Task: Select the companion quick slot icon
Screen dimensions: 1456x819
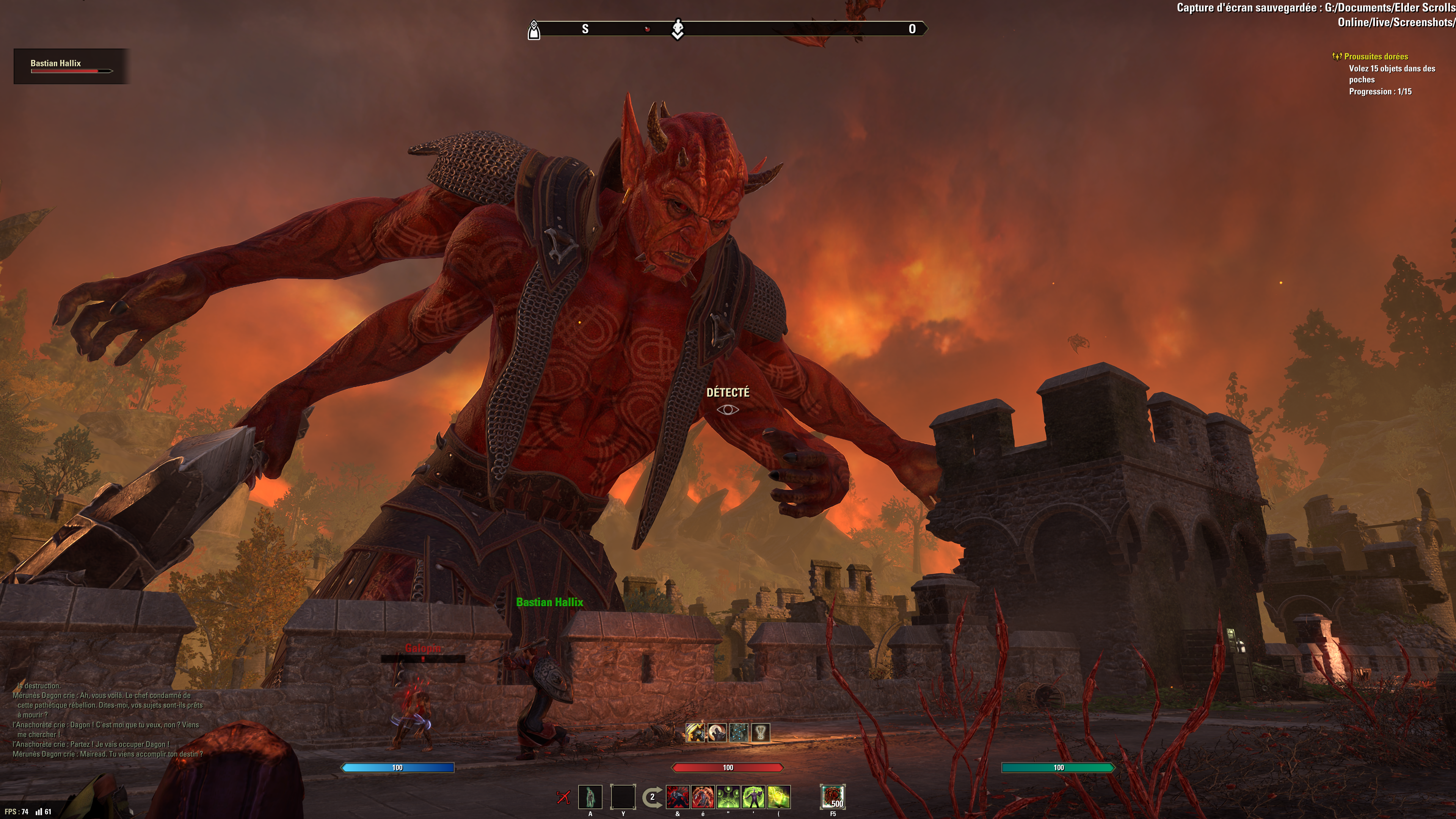Action: [x=590, y=797]
